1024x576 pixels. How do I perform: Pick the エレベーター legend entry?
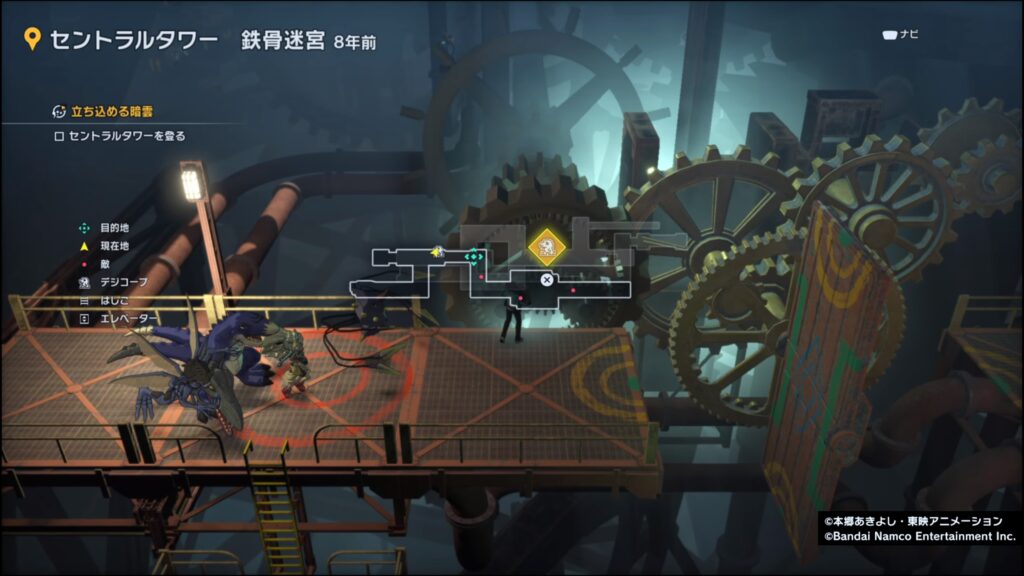(127, 318)
